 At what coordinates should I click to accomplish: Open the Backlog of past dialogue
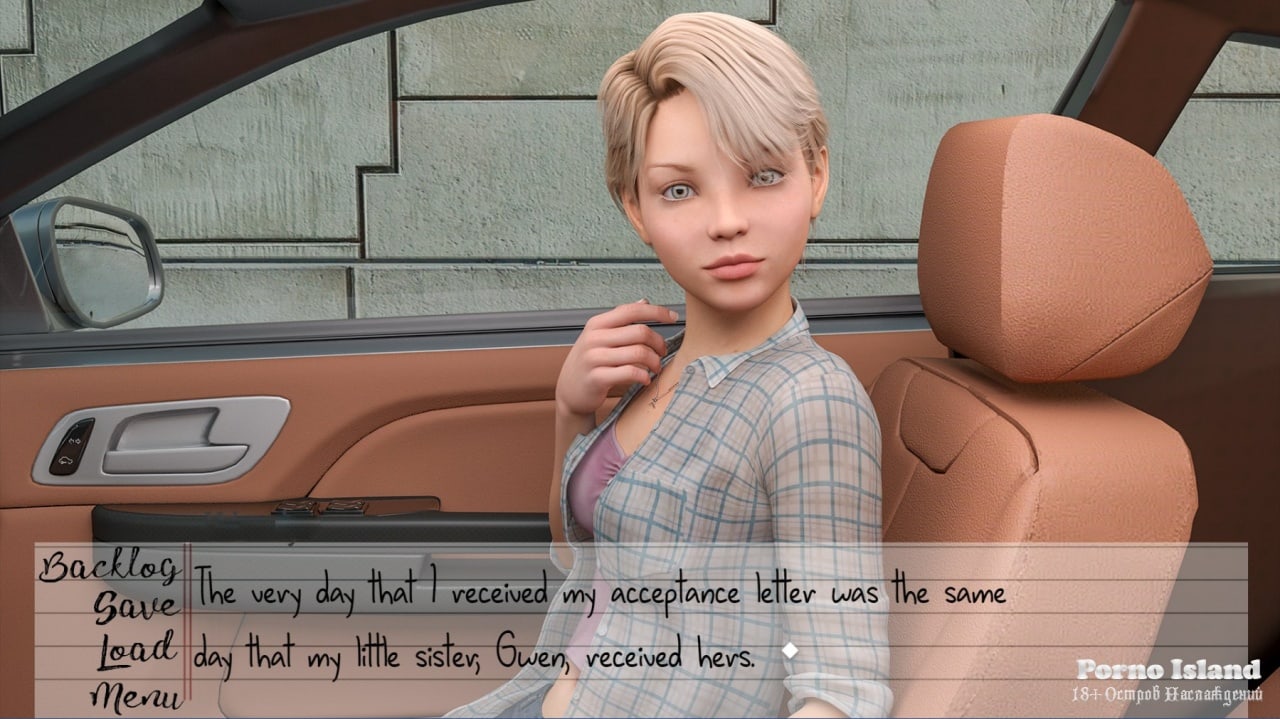tap(109, 568)
